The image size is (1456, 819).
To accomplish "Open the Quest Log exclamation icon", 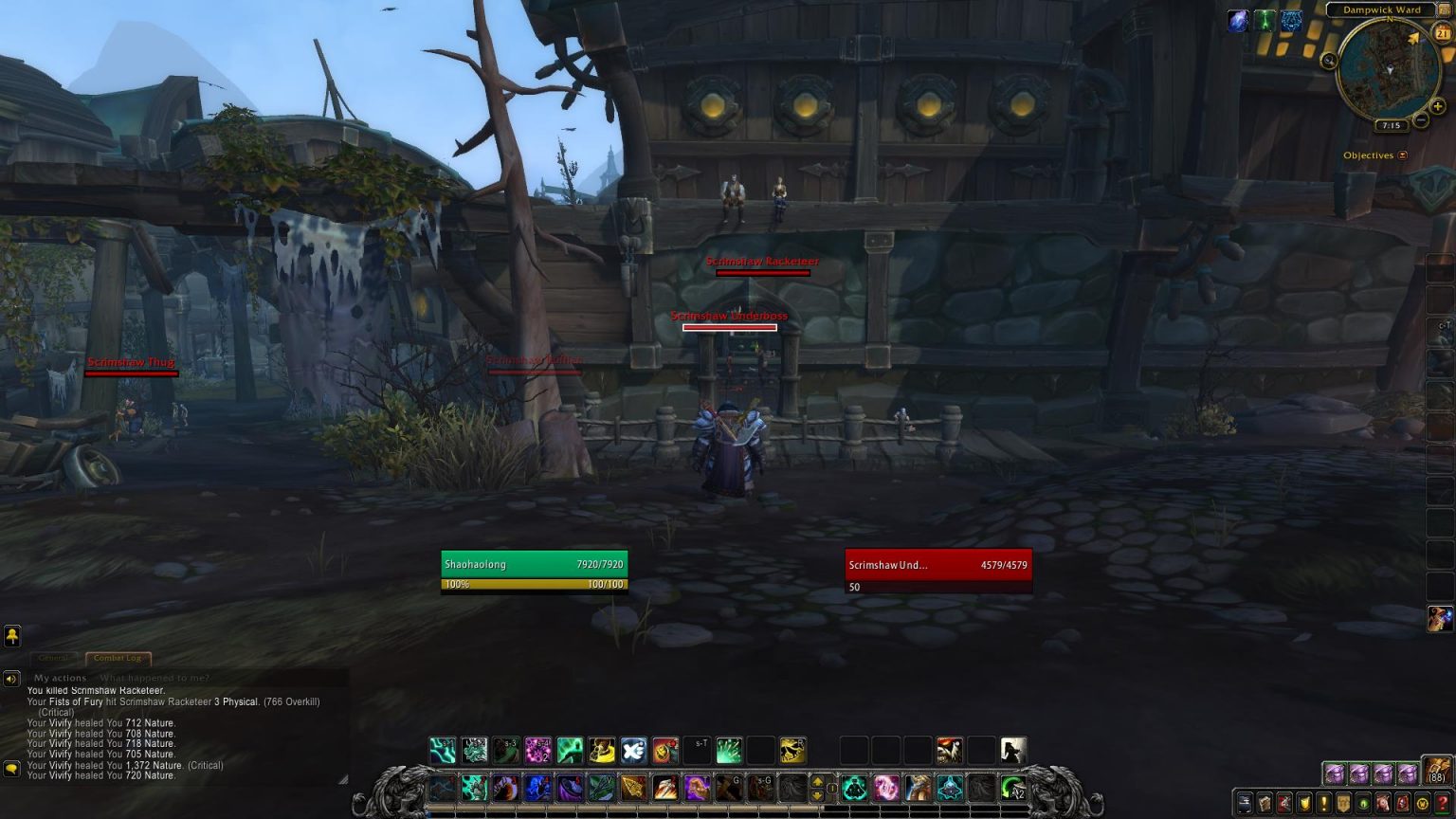I will (x=1323, y=804).
